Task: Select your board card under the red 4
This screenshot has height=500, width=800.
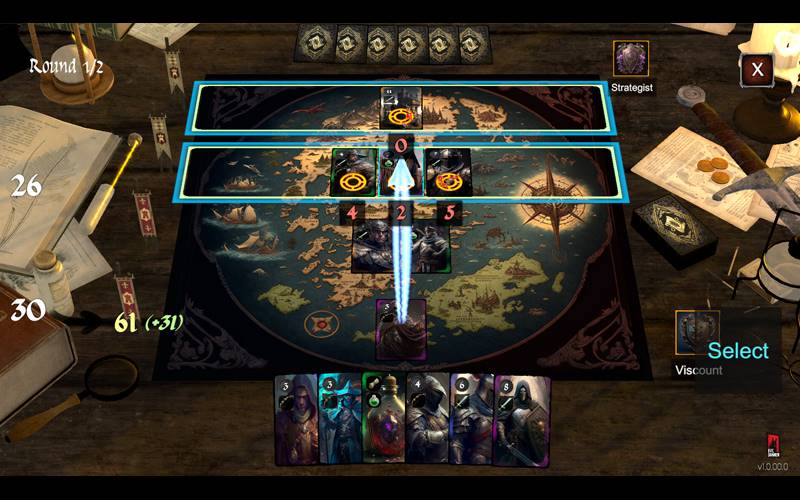Action: click(x=370, y=247)
